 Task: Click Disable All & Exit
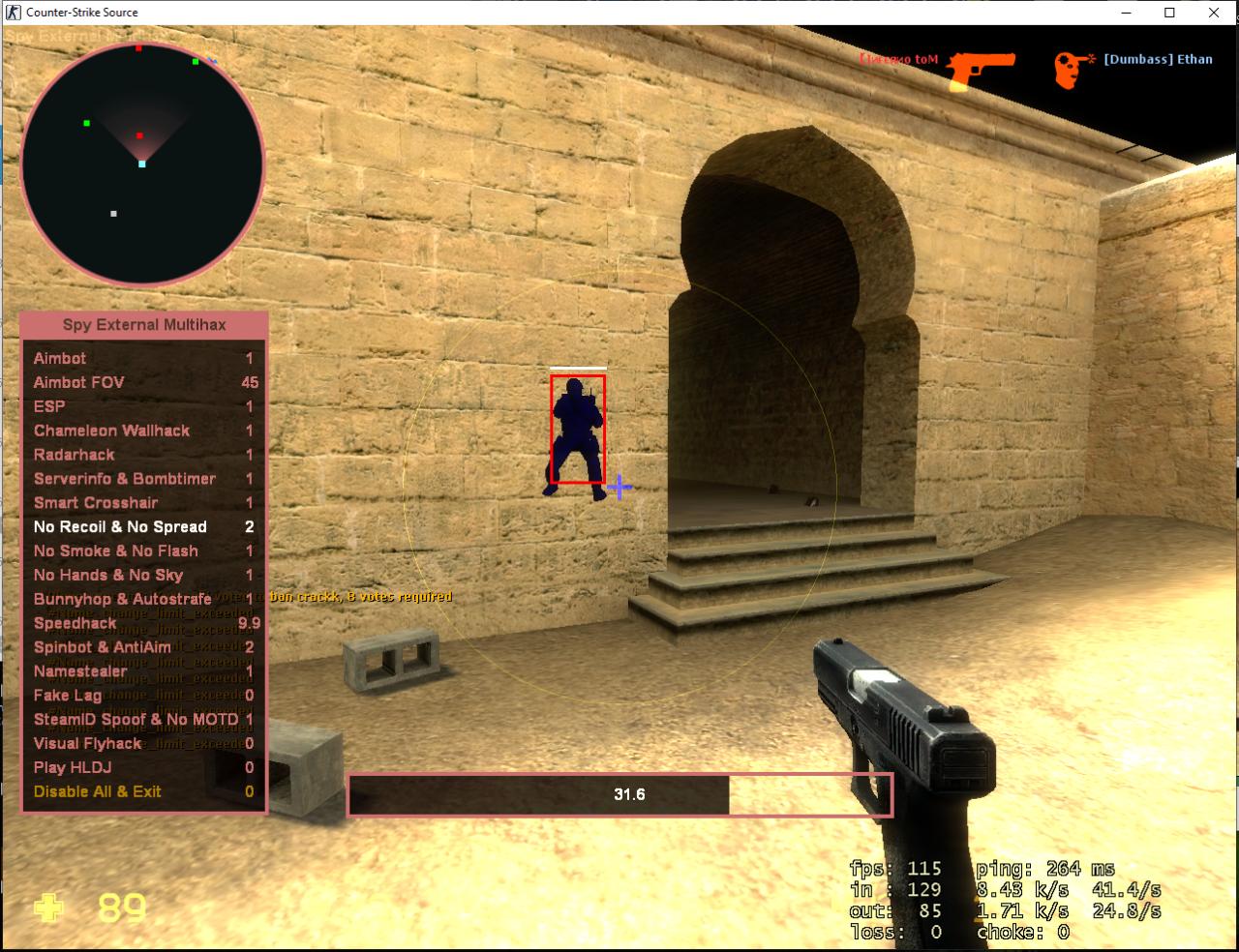(99, 791)
